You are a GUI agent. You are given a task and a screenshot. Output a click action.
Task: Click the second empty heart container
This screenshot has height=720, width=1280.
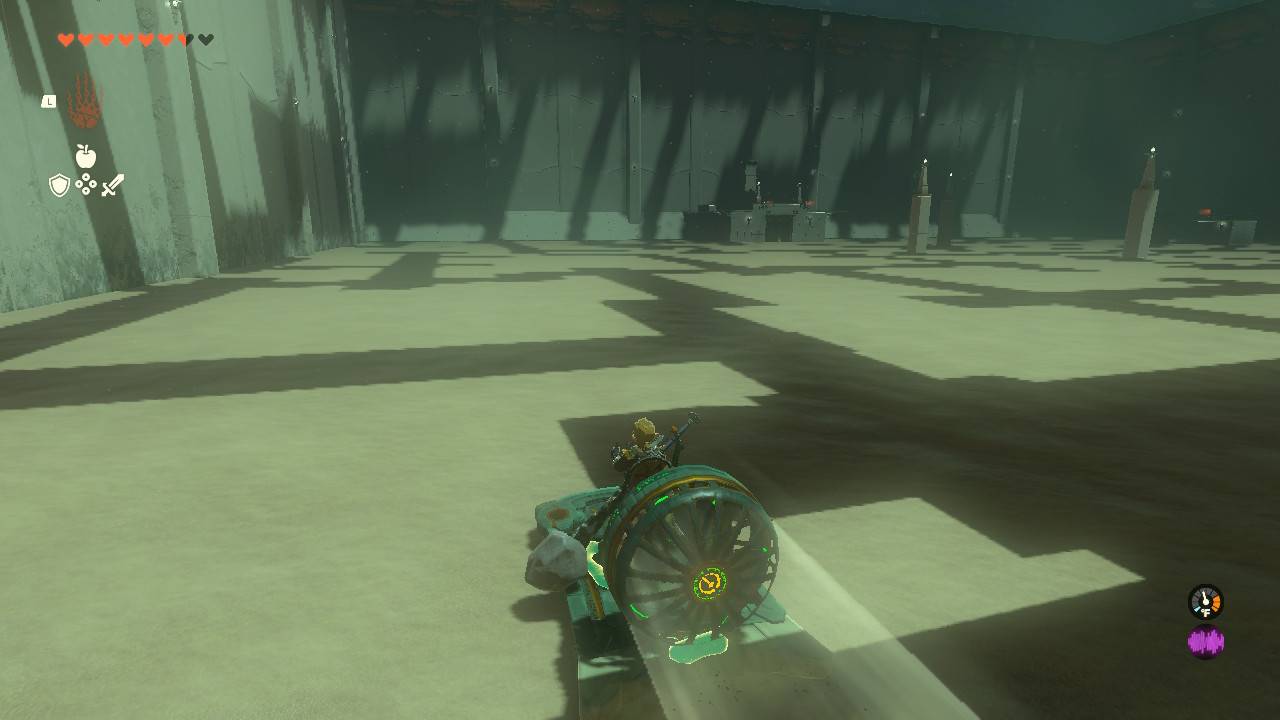[206, 38]
